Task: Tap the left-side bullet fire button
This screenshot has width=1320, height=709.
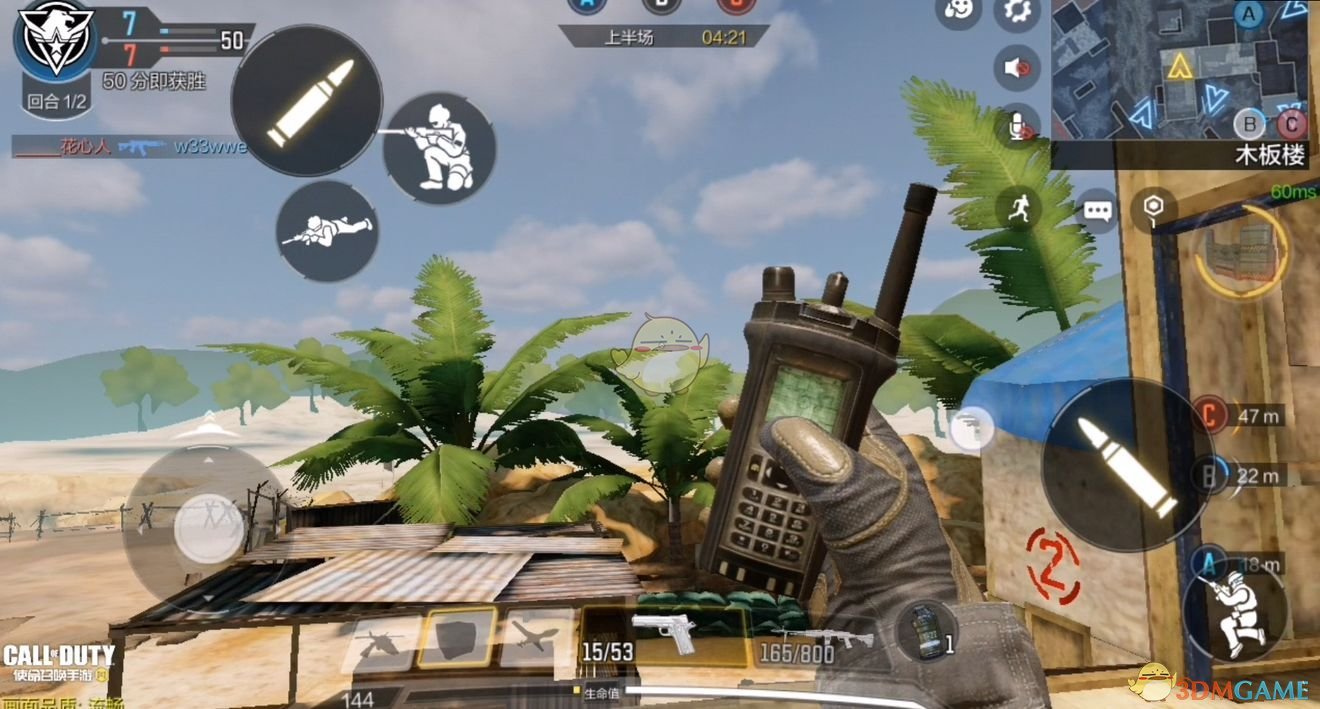Action: click(x=307, y=101)
